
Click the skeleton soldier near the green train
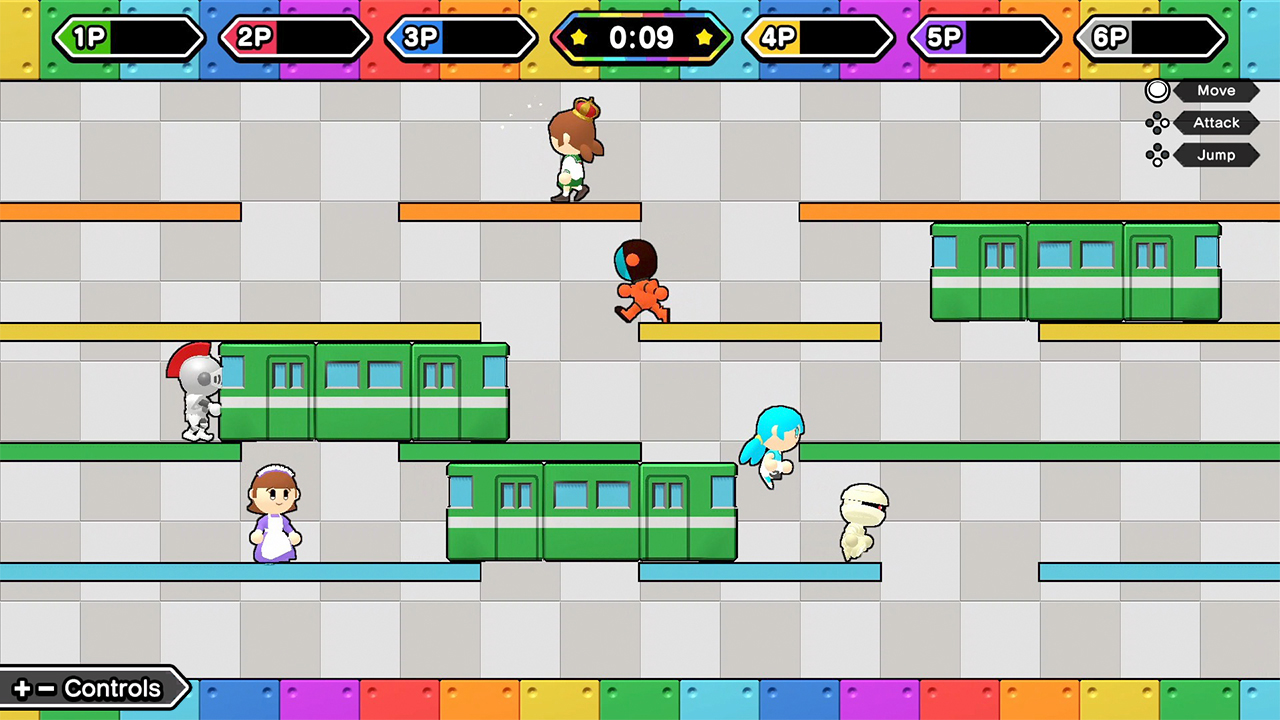tap(198, 390)
